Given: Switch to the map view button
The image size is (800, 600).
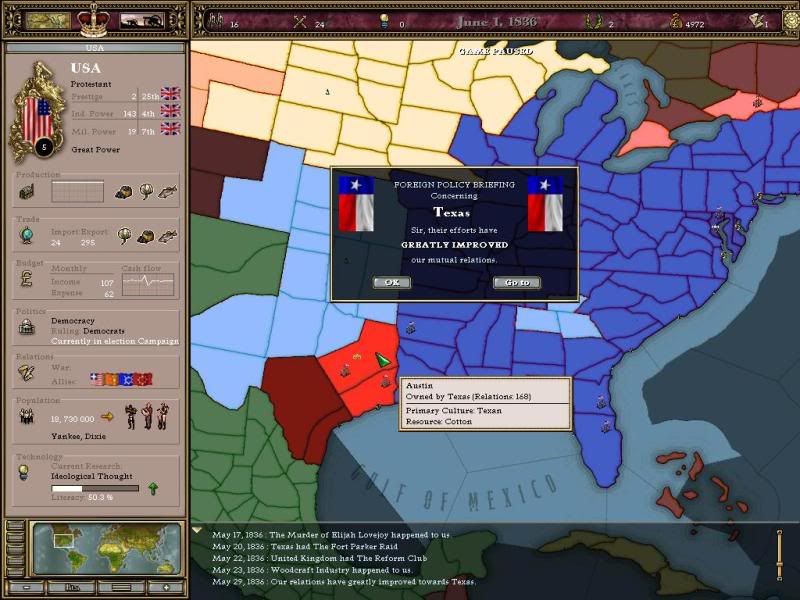Looking at the screenshot, I should coord(47,20).
